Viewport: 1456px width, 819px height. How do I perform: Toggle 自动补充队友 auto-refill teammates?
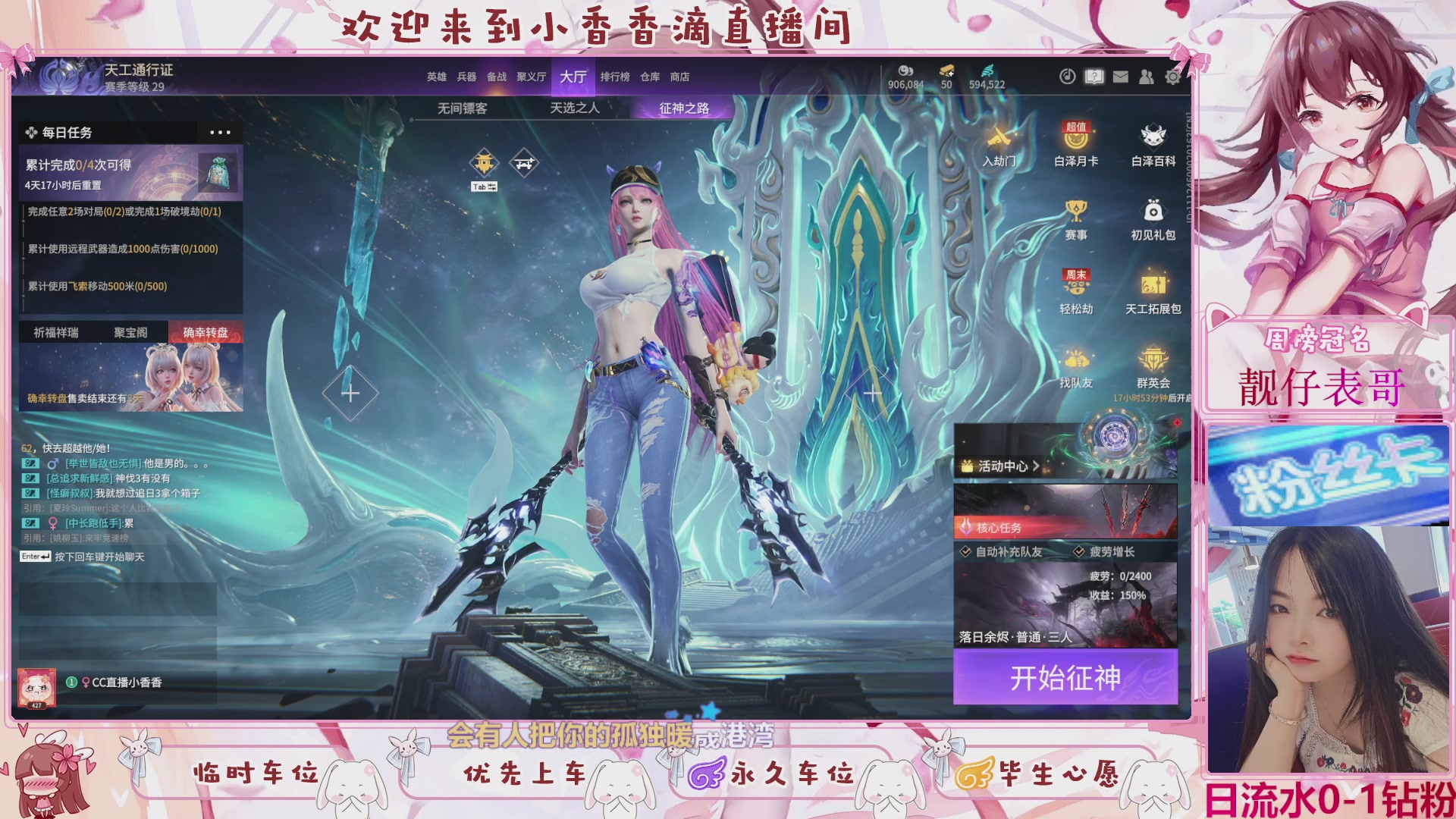(965, 552)
